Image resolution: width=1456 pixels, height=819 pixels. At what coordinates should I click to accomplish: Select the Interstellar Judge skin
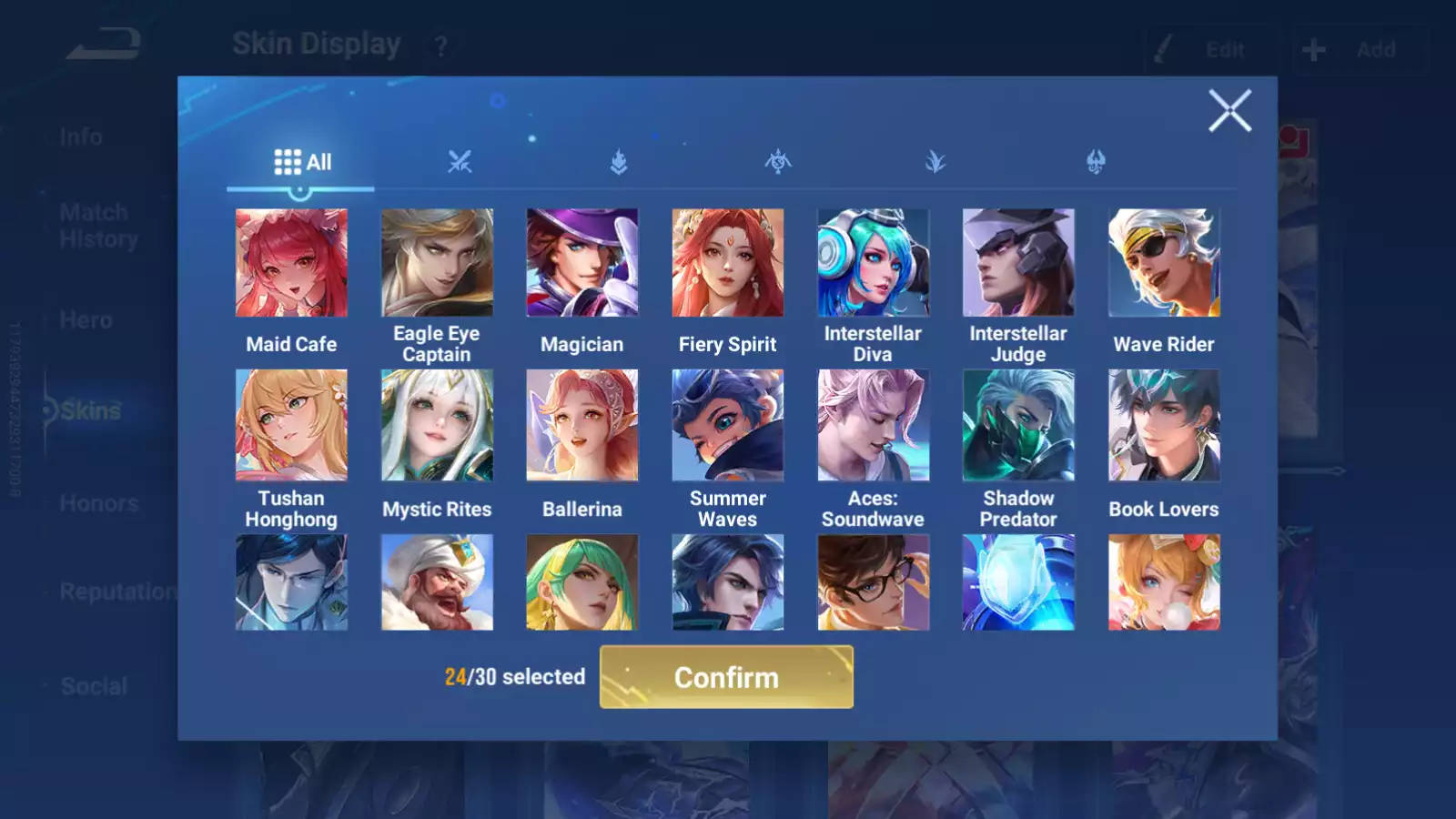point(1018,263)
